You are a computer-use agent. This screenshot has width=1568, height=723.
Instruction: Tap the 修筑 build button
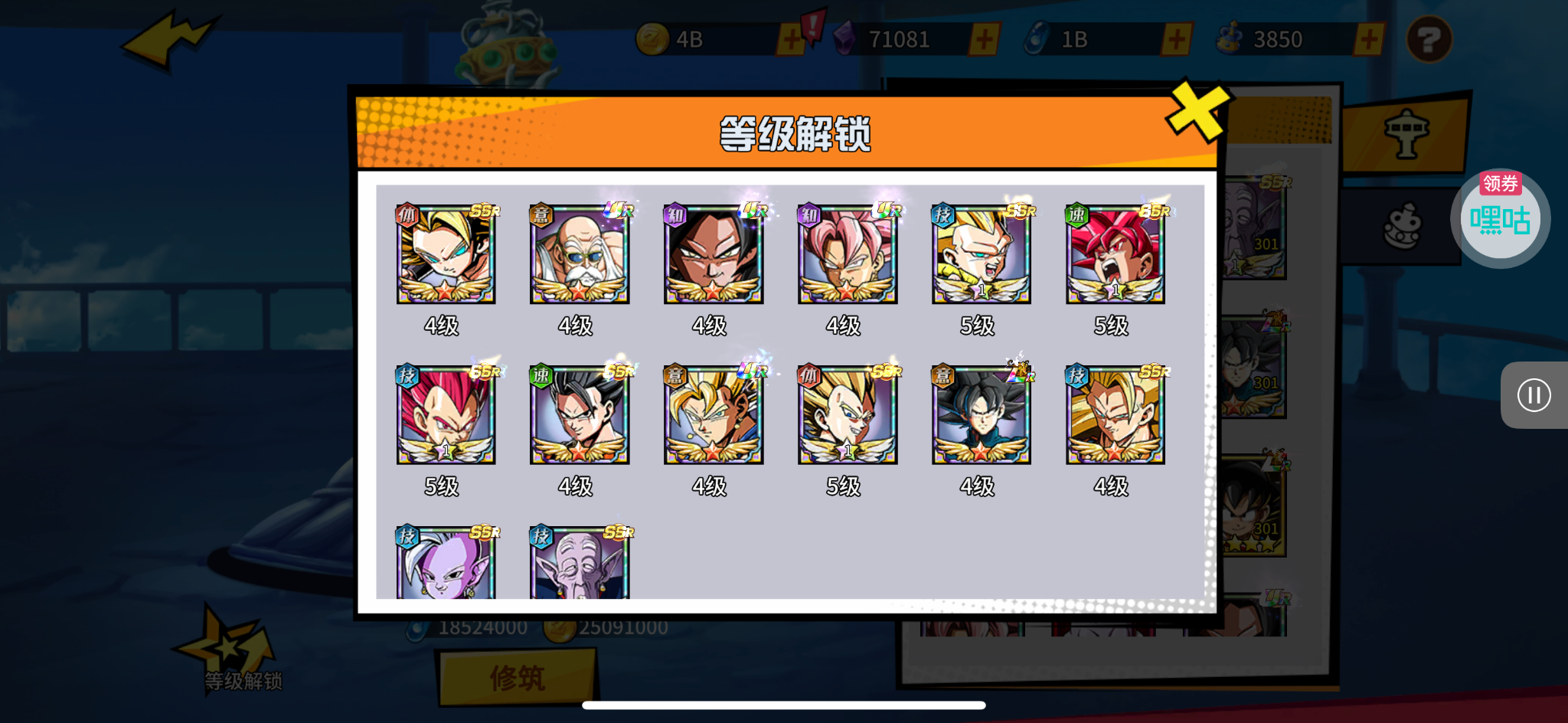(x=518, y=679)
